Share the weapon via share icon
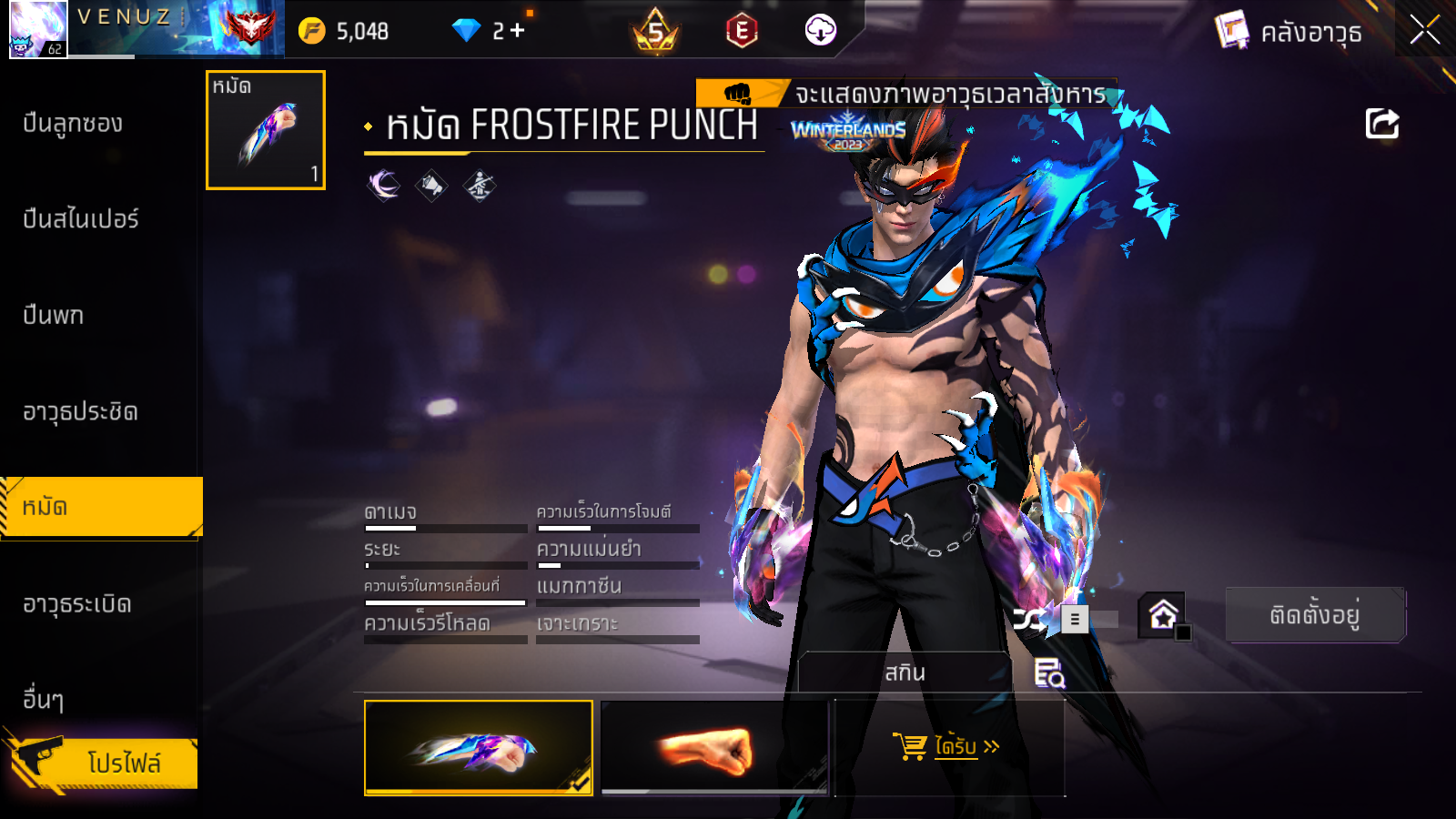Viewport: 1456px width, 819px height. (1381, 124)
